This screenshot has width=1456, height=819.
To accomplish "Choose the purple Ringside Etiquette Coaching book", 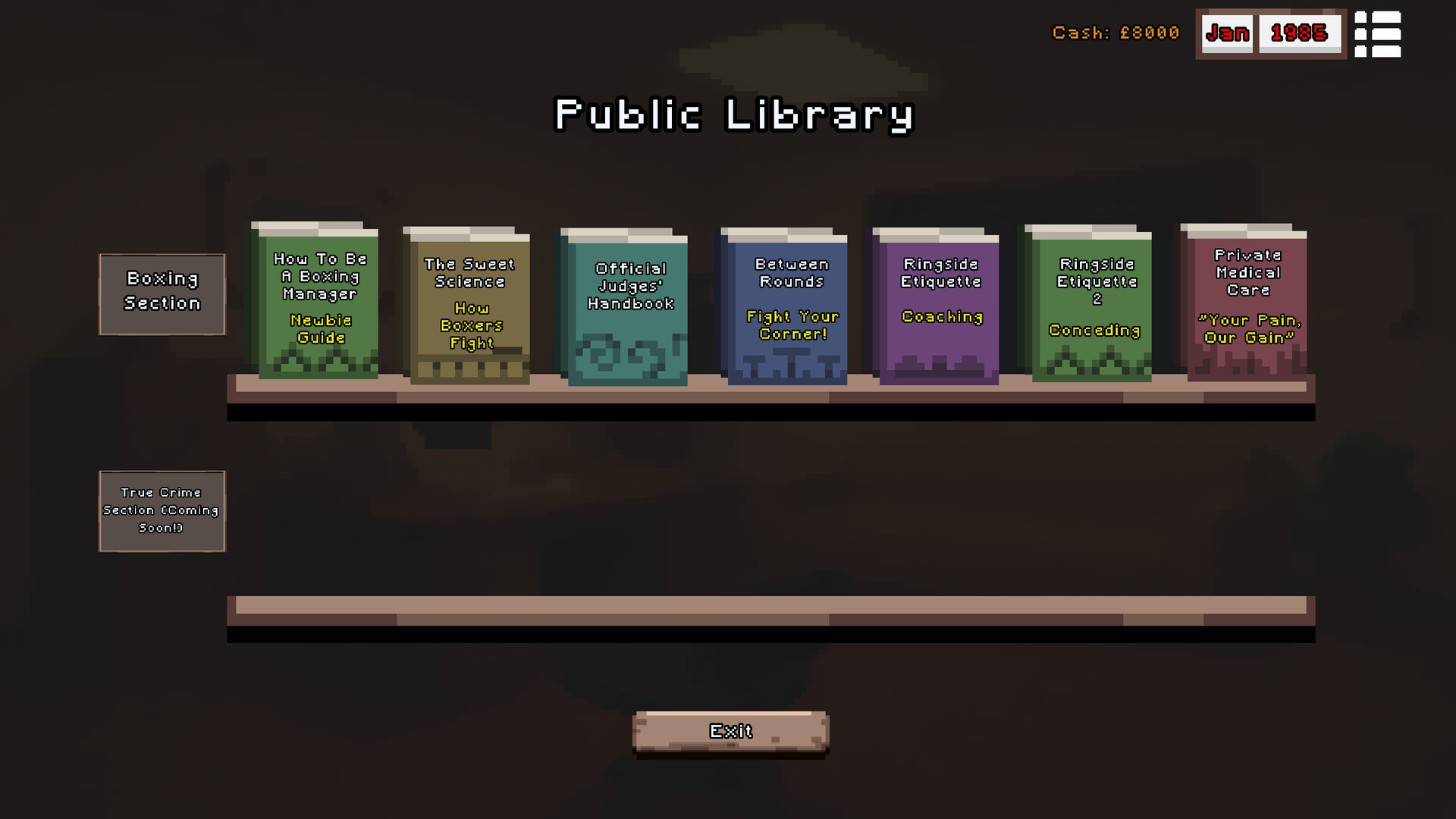I will [939, 307].
